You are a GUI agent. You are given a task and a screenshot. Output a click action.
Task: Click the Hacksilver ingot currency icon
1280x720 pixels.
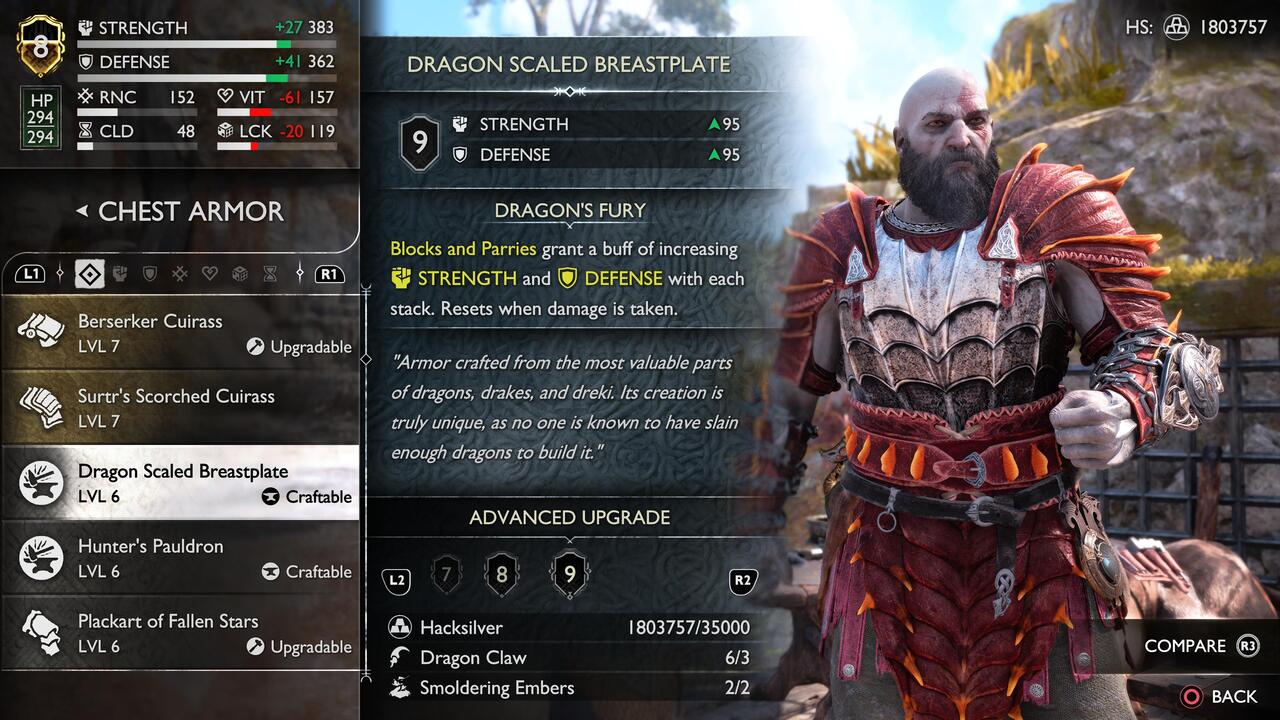point(399,627)
